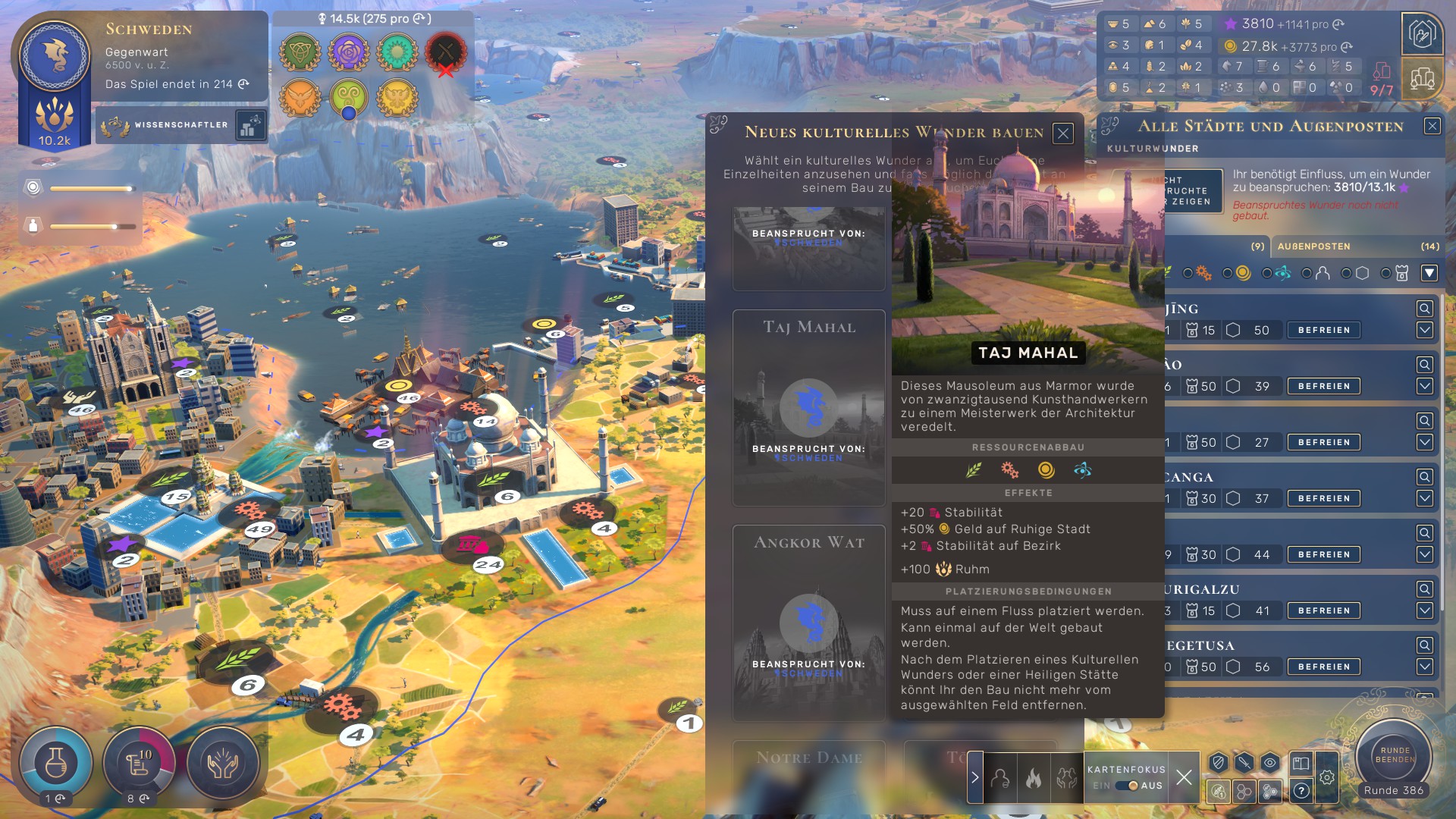Image resolution: width=1456 pixels, height=819 pixels.
Task: Sort city list by money radio option
Action: coord(1228,273)
